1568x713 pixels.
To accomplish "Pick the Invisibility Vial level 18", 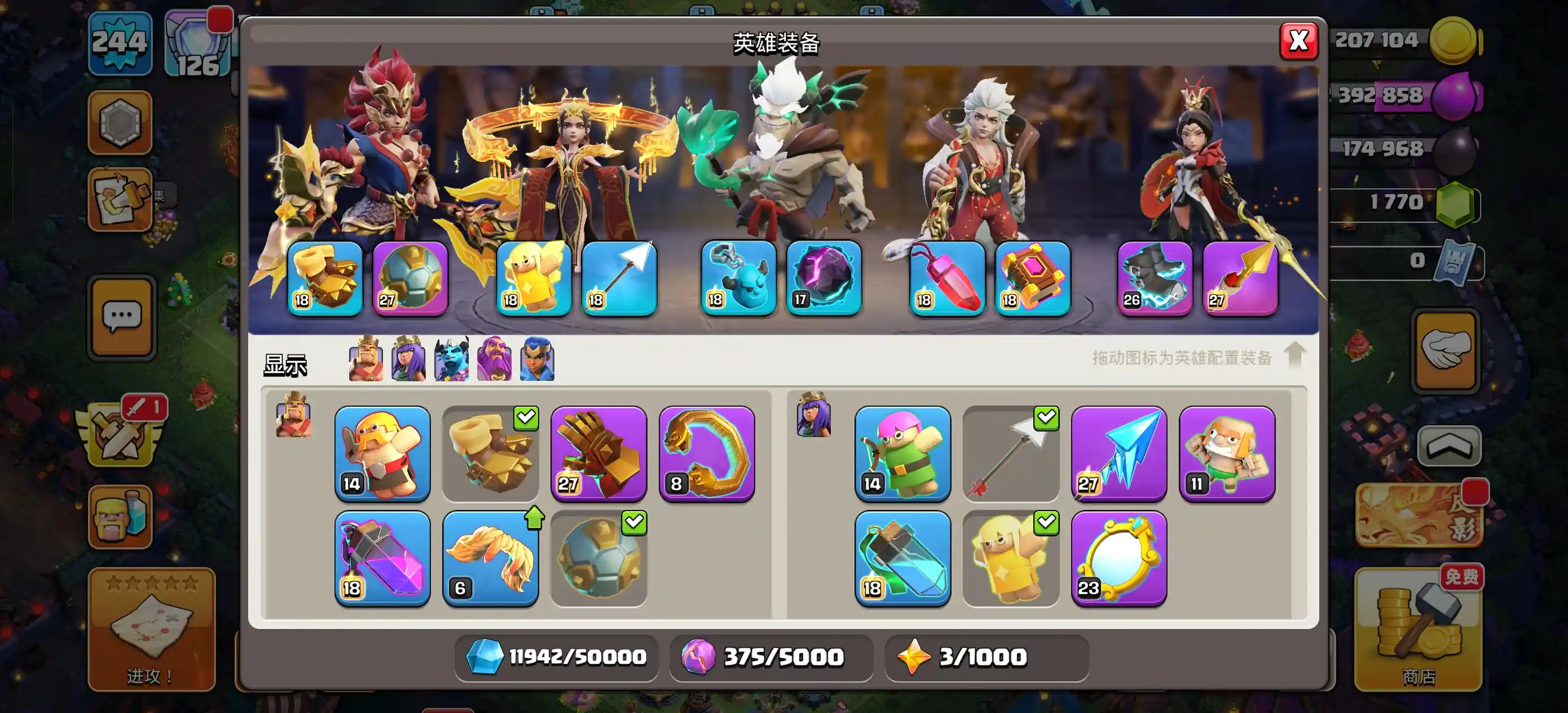I will pos(902,558).
